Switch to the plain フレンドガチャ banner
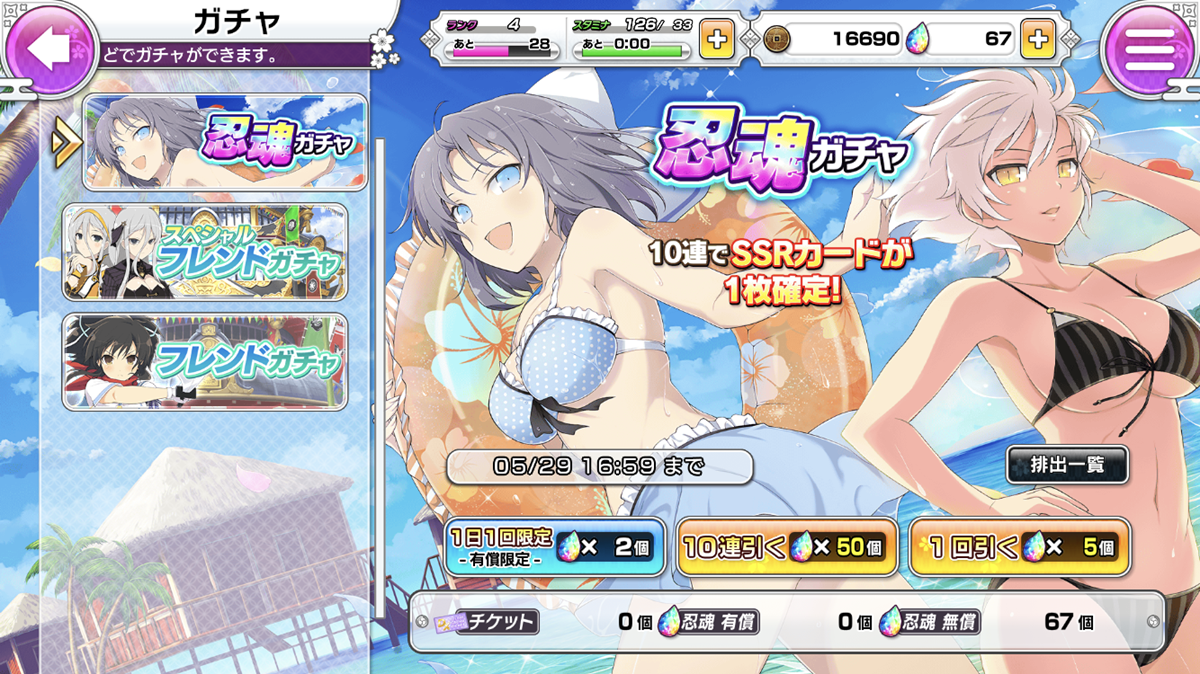Viewport: 1200px width, 674px height. [205, 361]
